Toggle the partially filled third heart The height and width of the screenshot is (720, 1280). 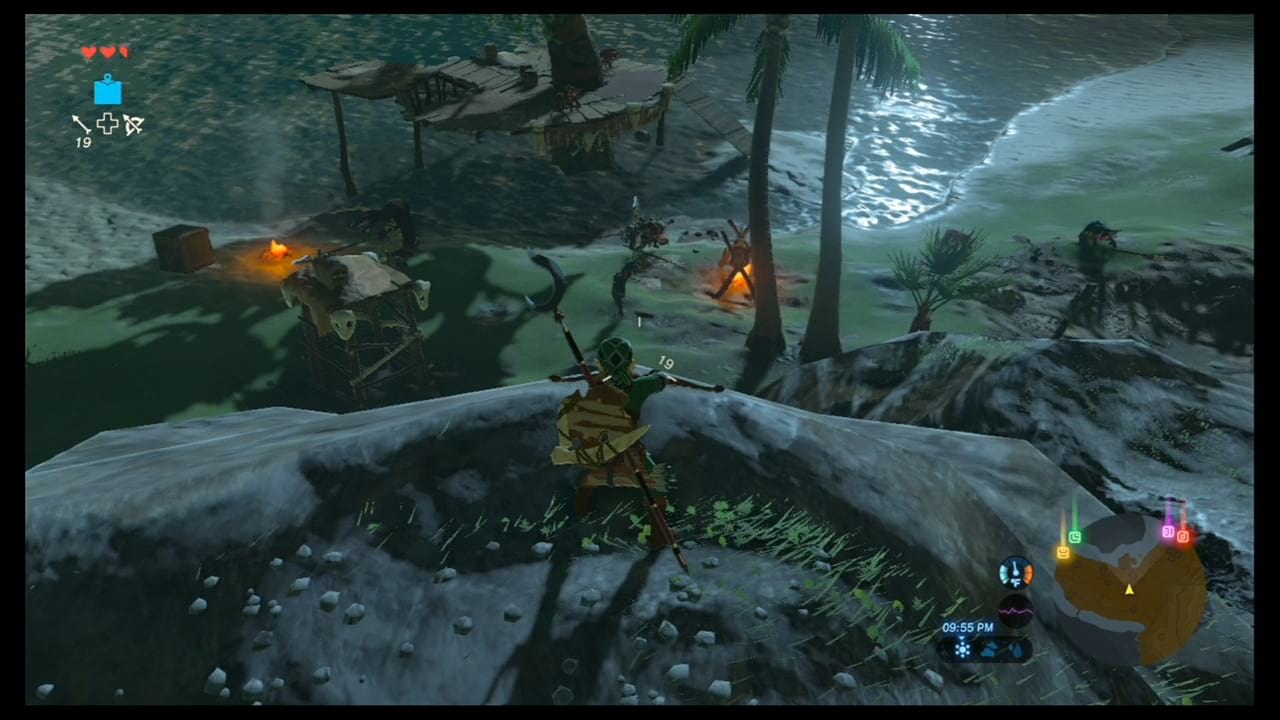(x=125, y=52)
